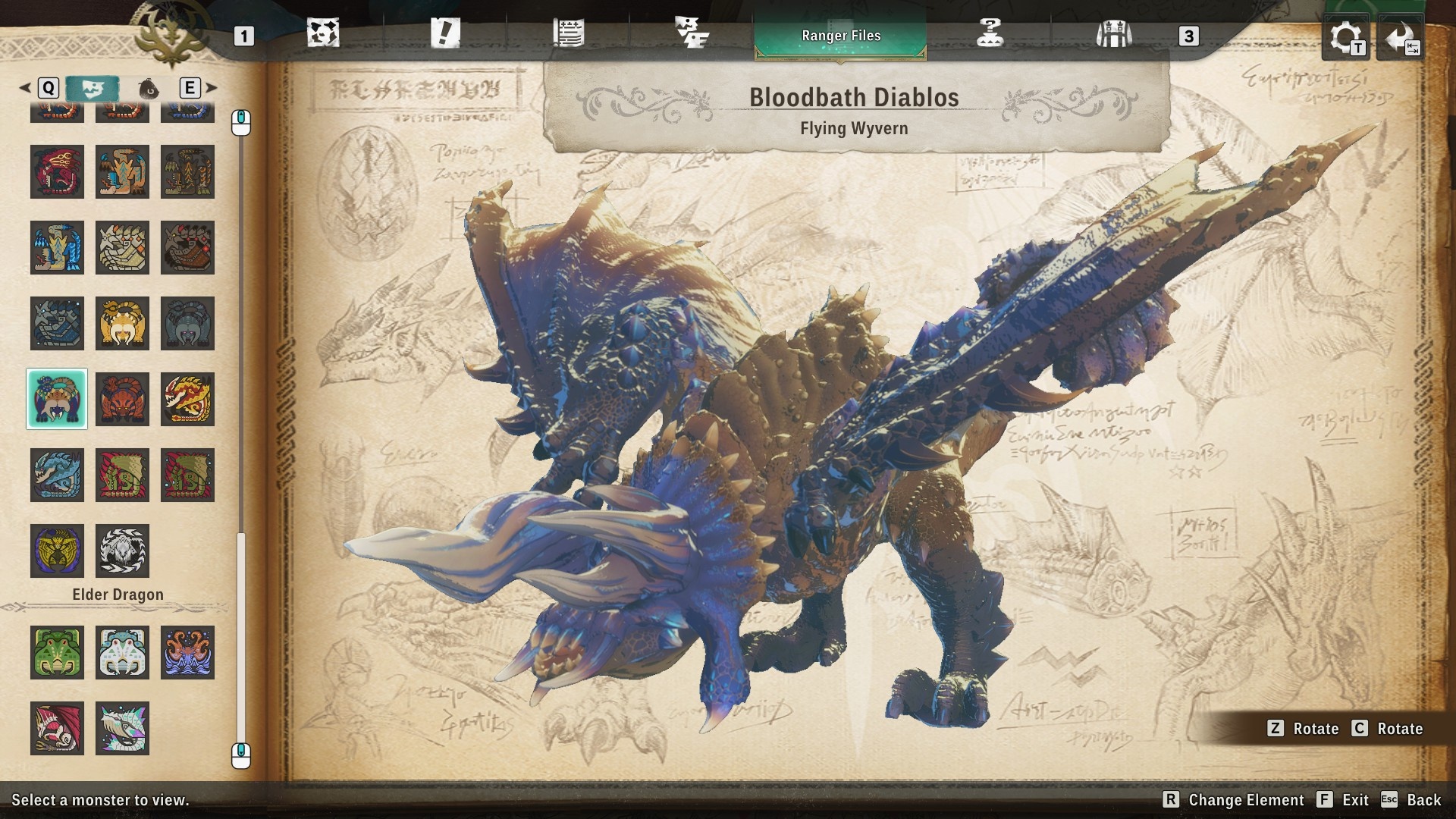Viewport: 1456px width, 819px height.
Task: Toggle the highlighted monster head category tab
Action: 93,88
